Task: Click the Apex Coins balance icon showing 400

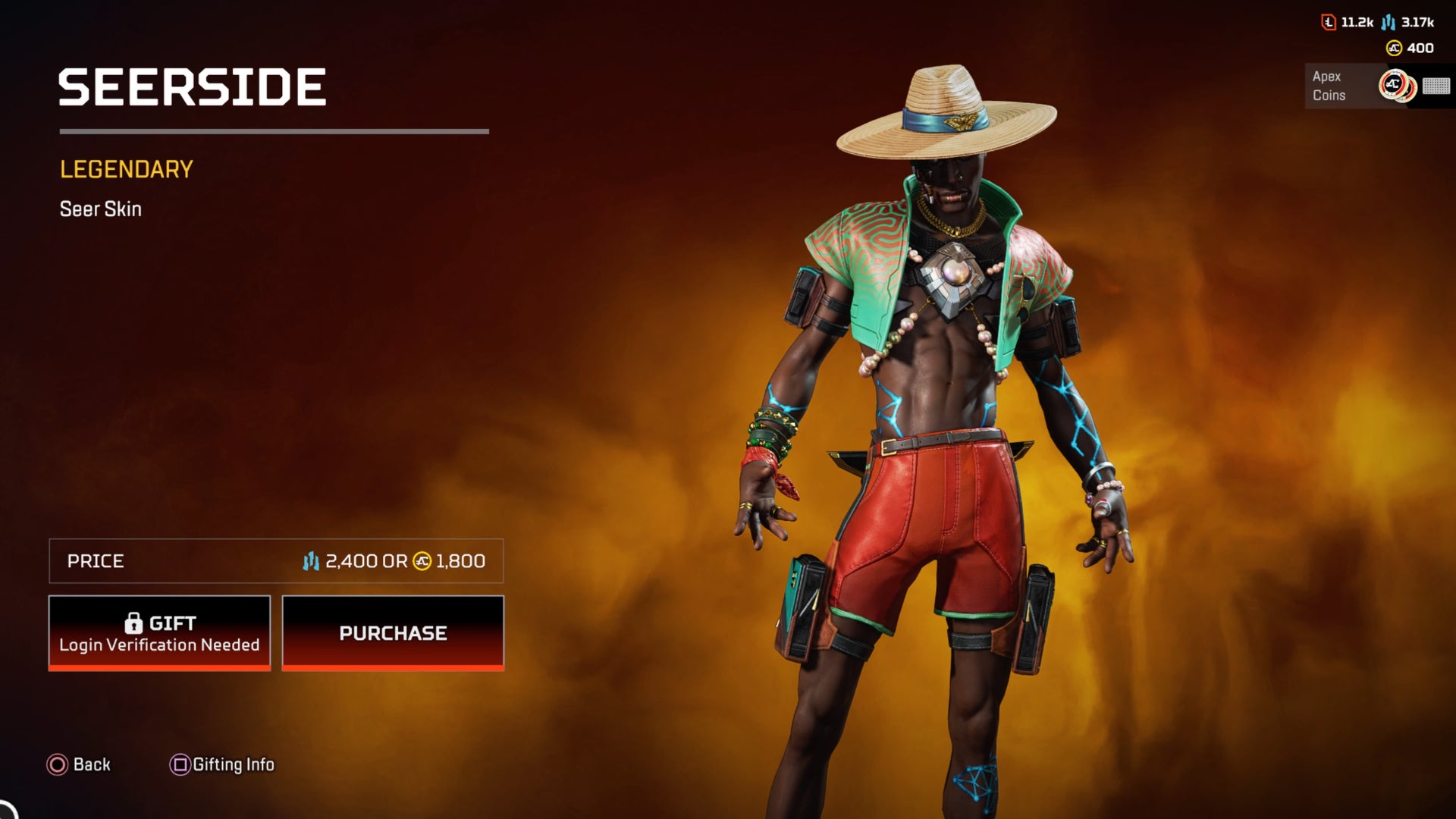Action: coord(1394,48)
